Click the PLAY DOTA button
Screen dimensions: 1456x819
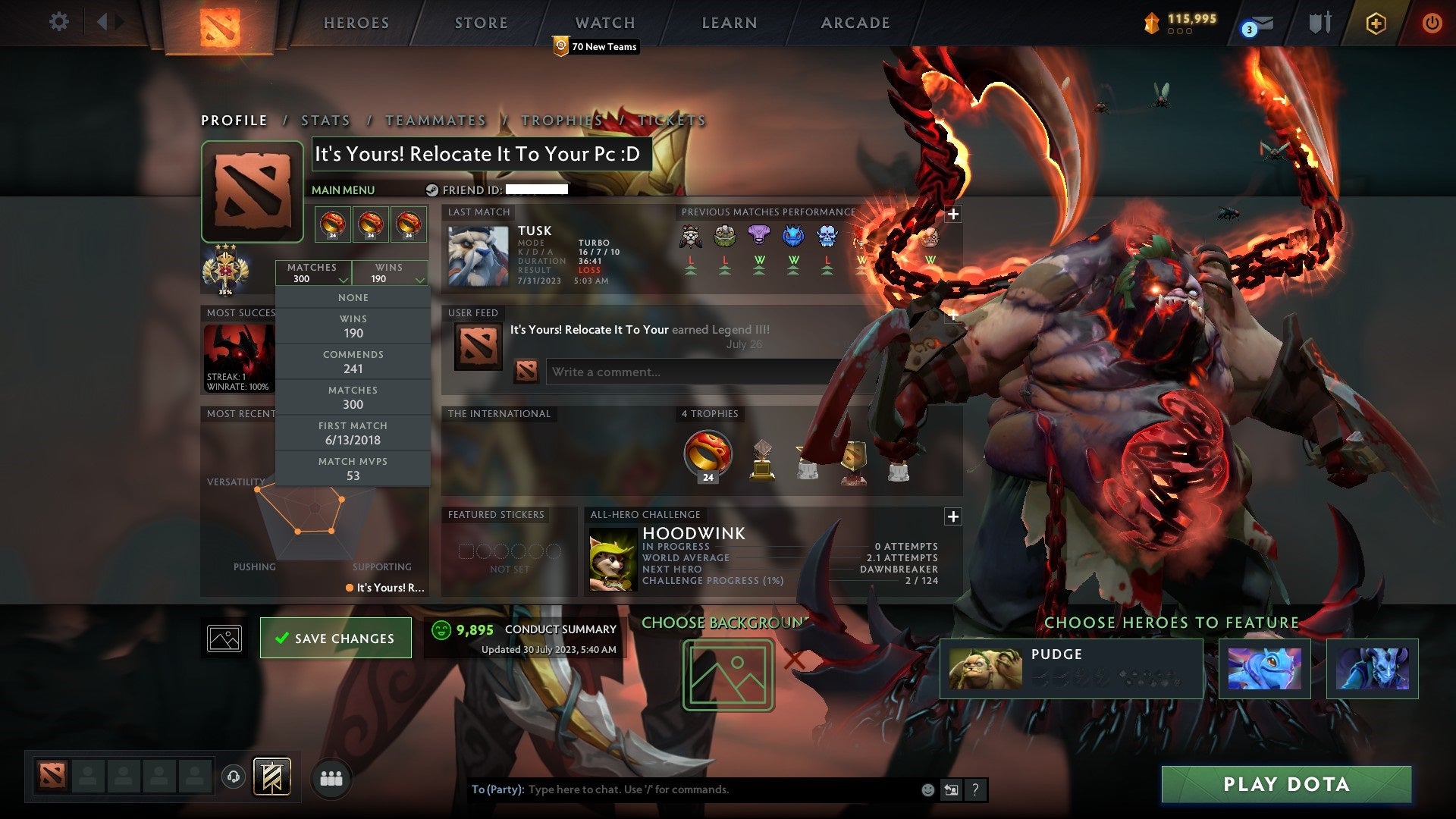pos(1285,785)
